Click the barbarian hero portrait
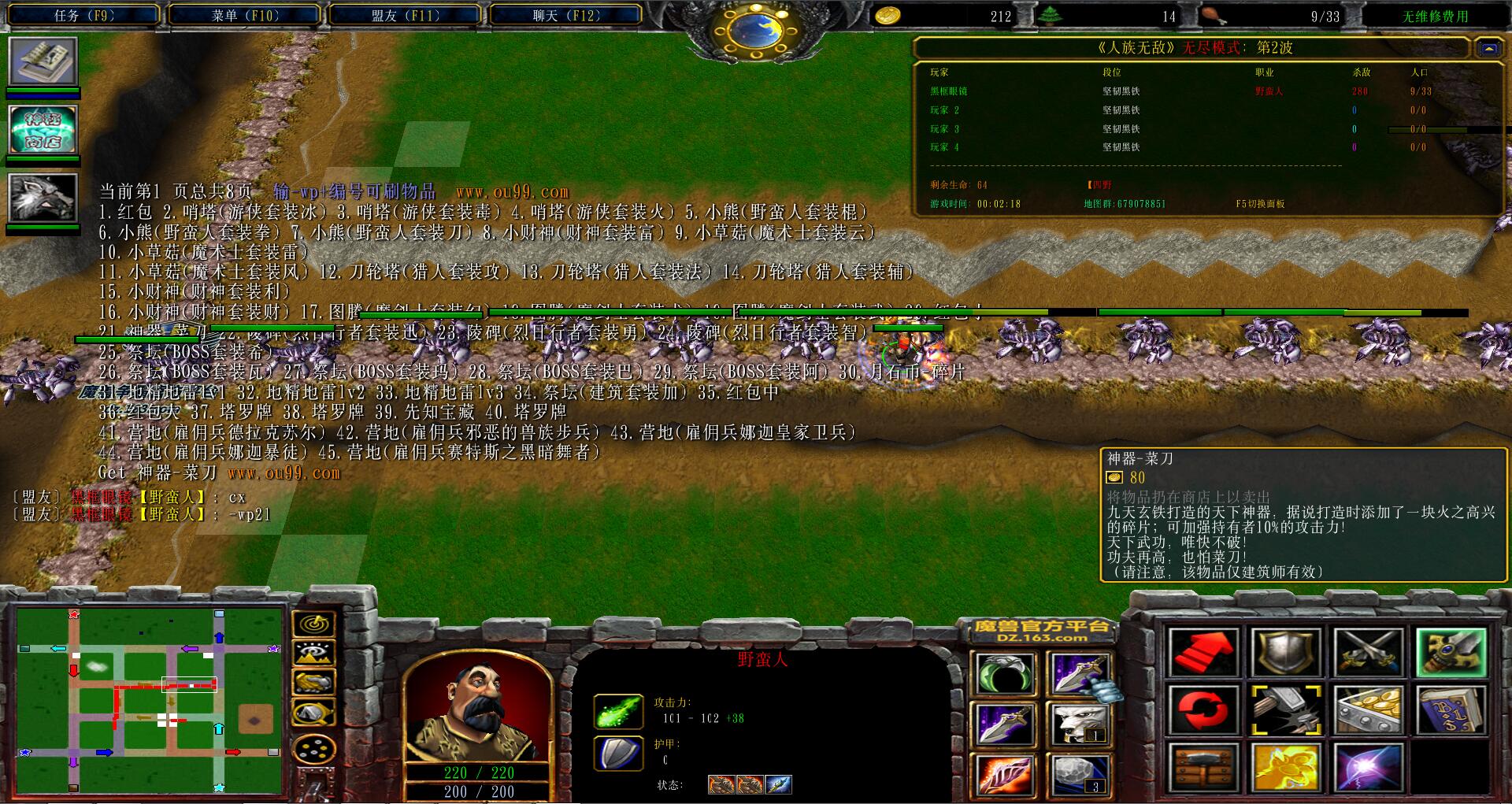 477,709
